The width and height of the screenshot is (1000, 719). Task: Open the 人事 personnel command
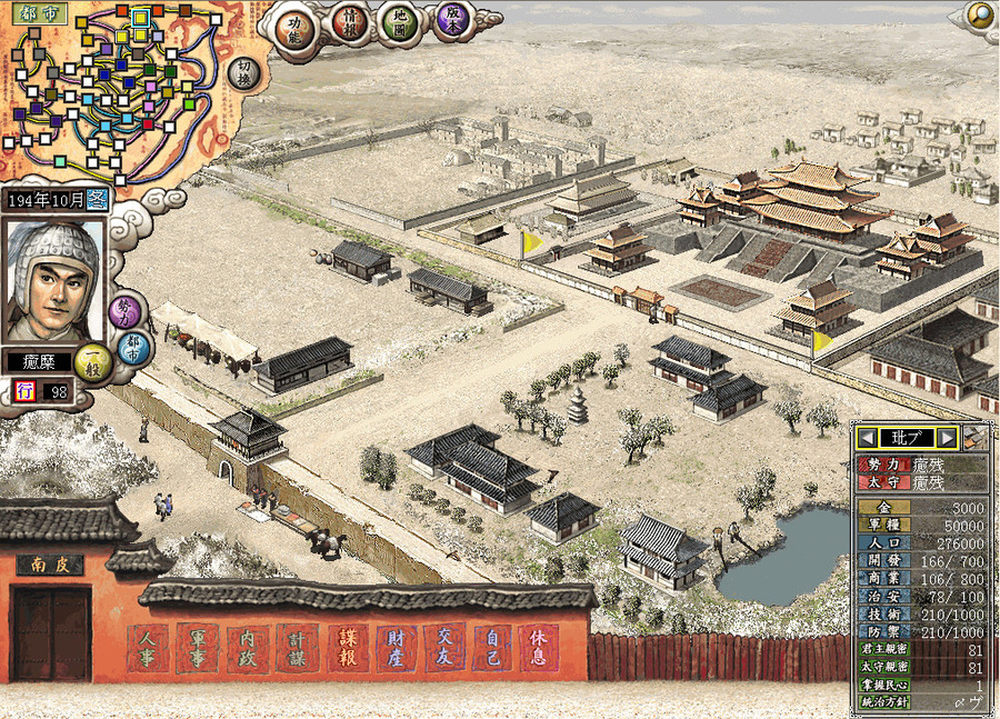click(150, 649)
